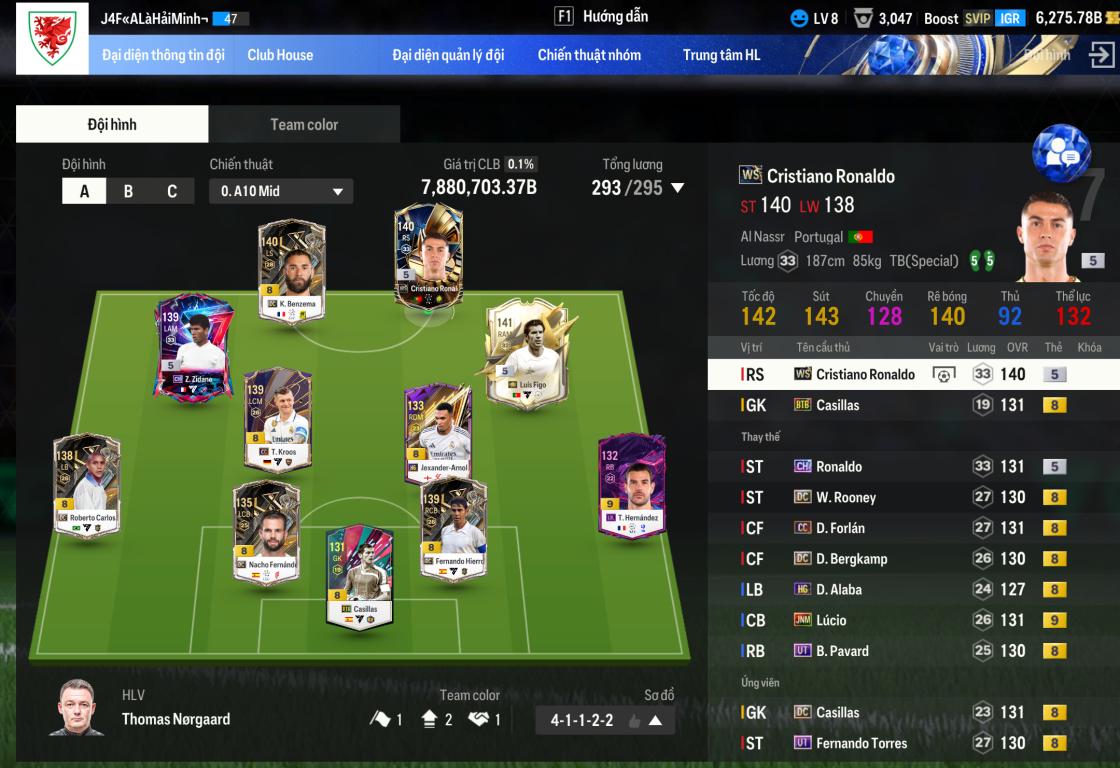Select squad B
This screenshot has height=768, width=1120.
coord(128,191)
